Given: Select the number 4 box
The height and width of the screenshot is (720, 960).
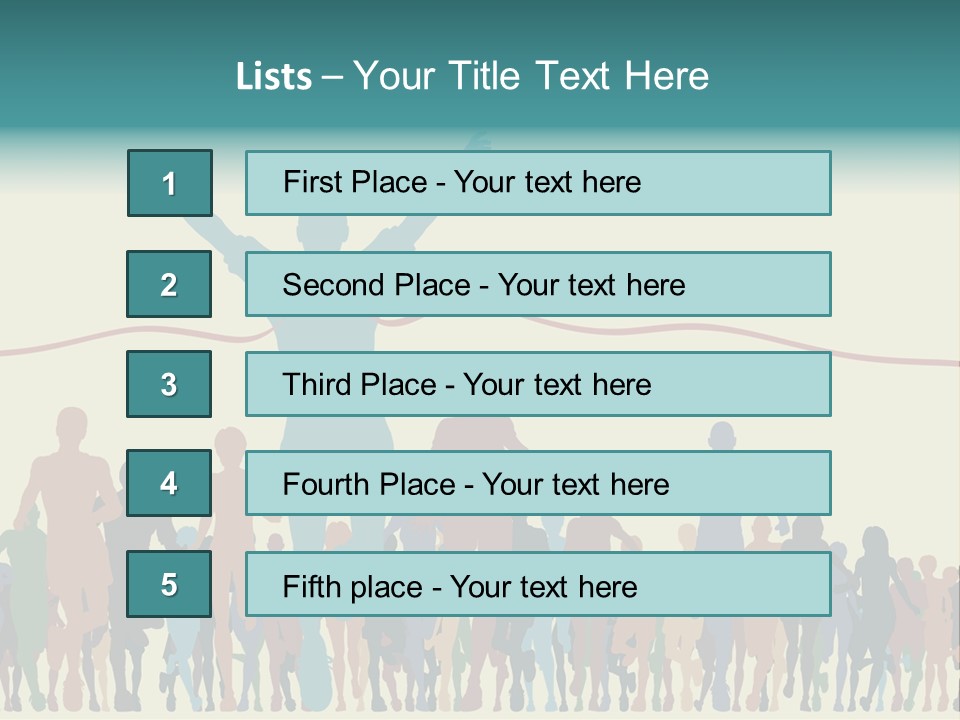Looking at the screenshot, I should coord(169,483).
